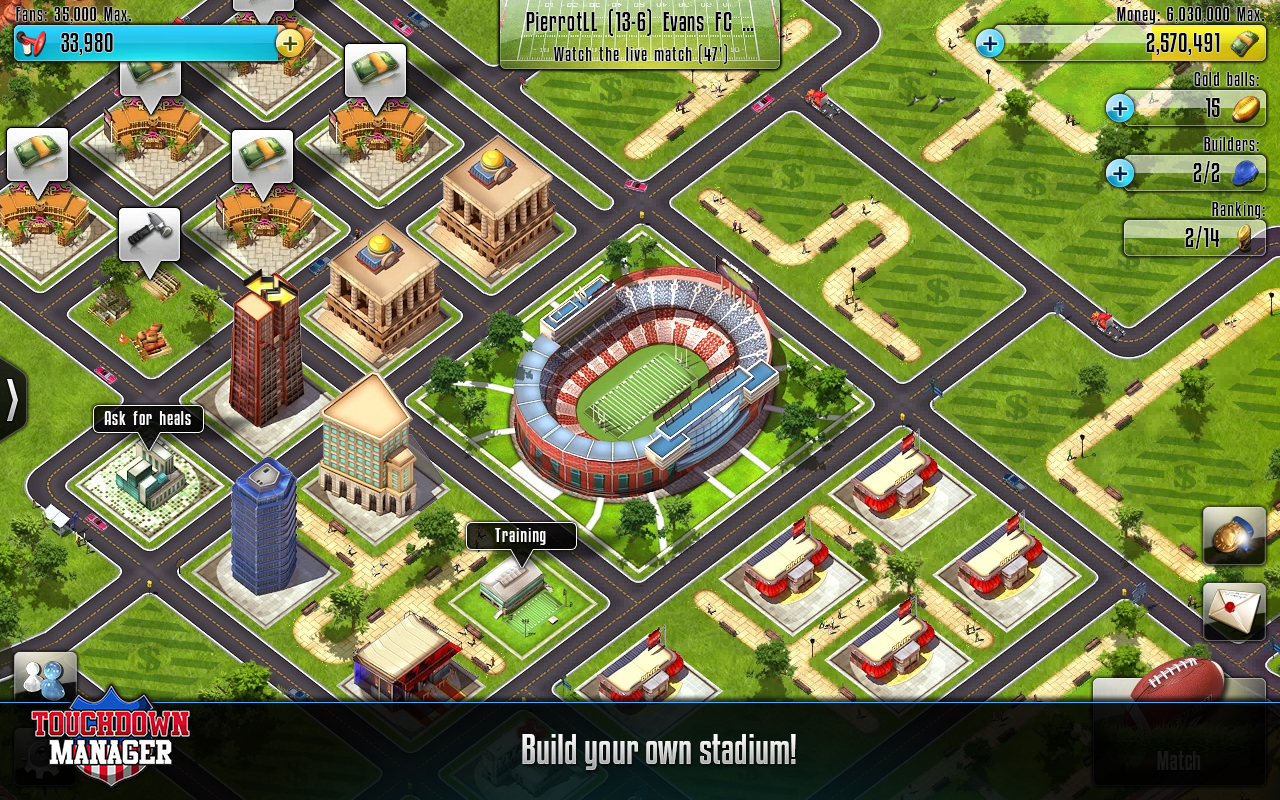
Task: Open the sealed envelope messages icon
Action: (1233, 610)
